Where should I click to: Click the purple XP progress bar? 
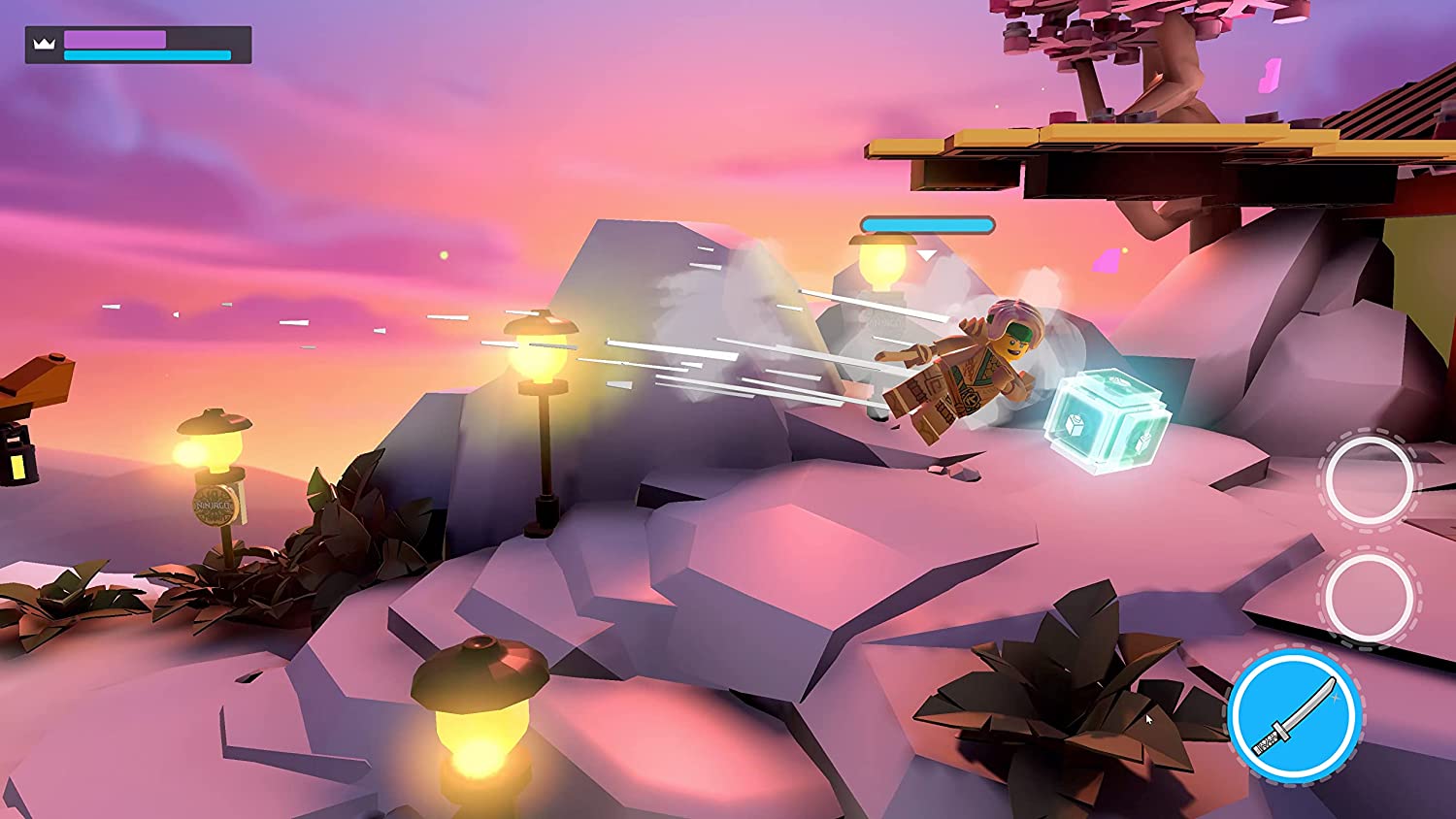click(115, 38)
